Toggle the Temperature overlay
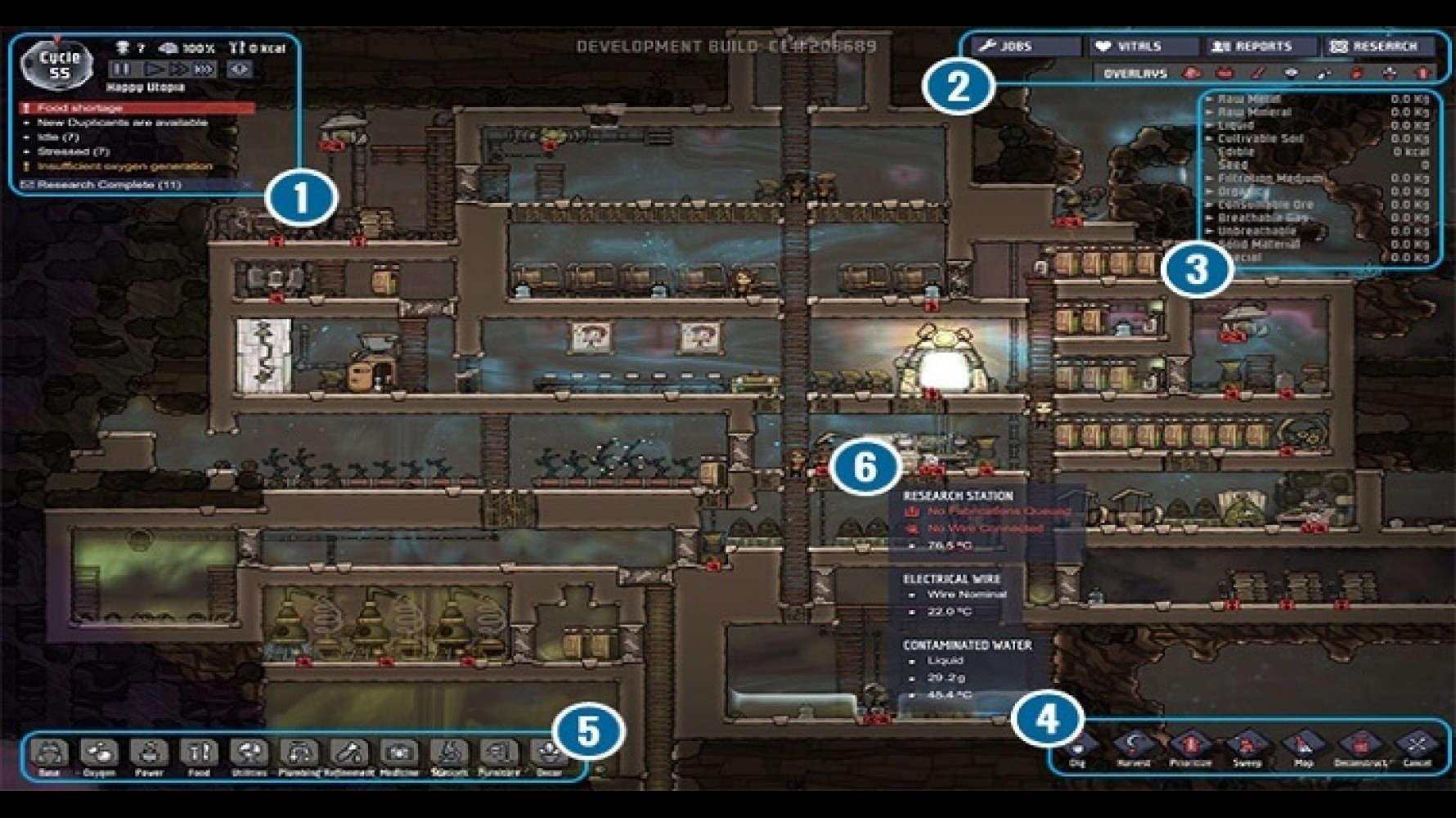Viewport: 1456px width, 818px height. (x=1256, y=74)
